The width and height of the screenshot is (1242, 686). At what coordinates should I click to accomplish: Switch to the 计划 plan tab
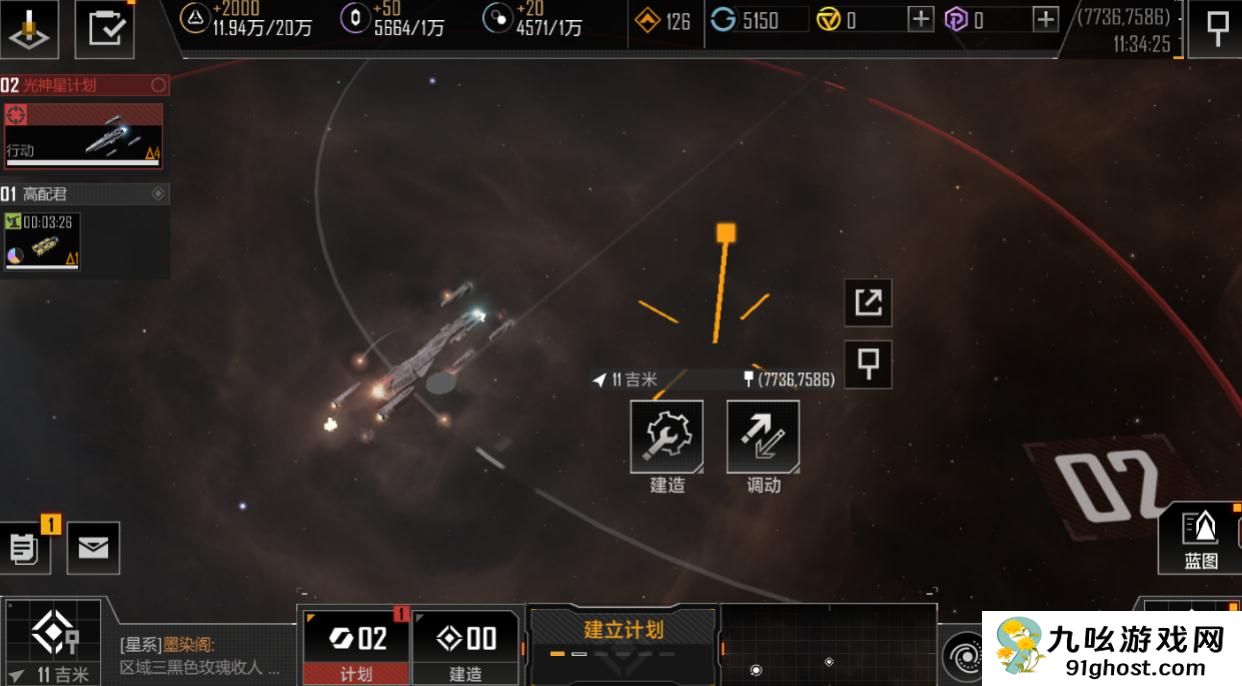[357, 646]
